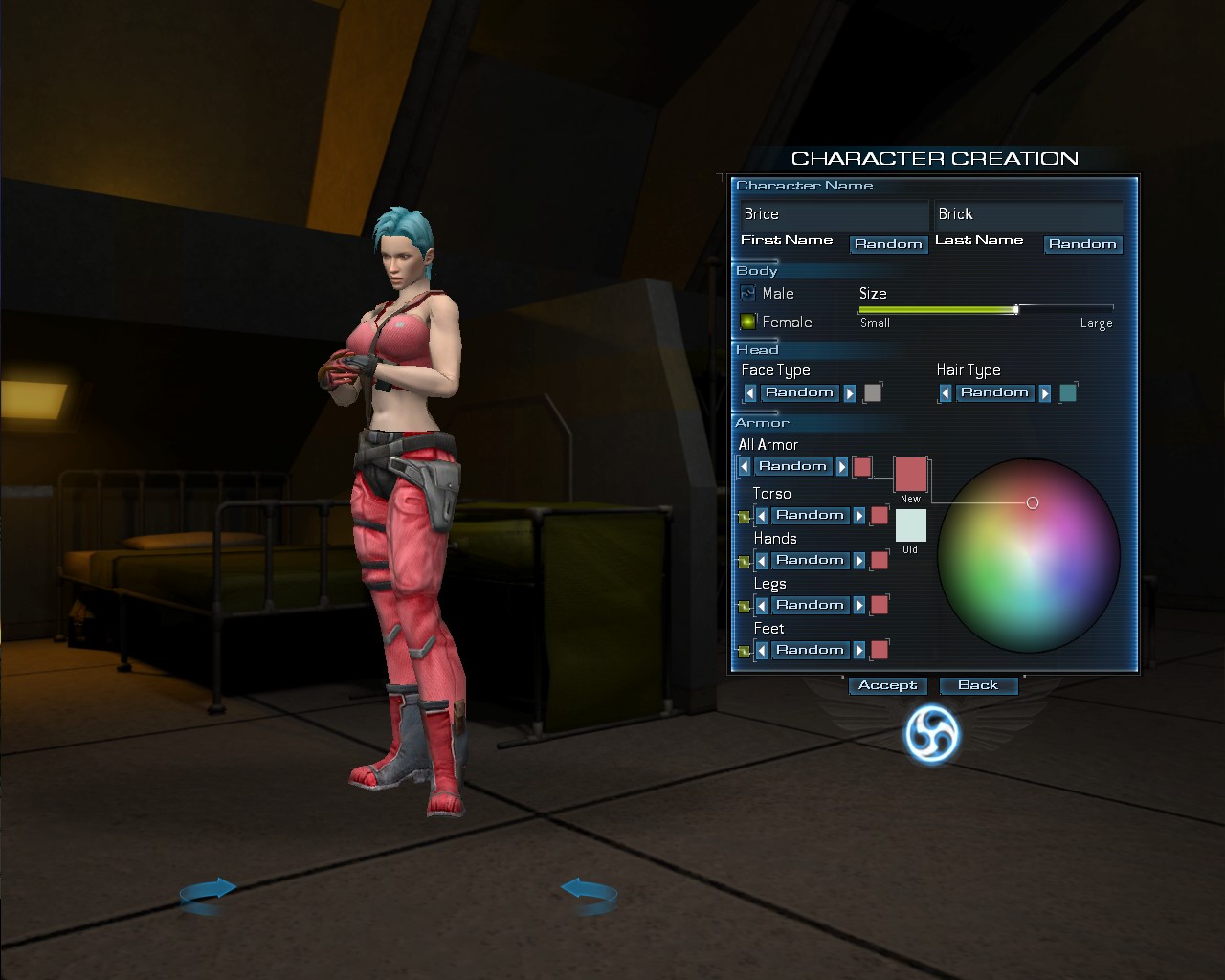The width and height of the screenshot is (1225, 980).
Task: Revert to the Old color swatch
Action: click(910, 525)
